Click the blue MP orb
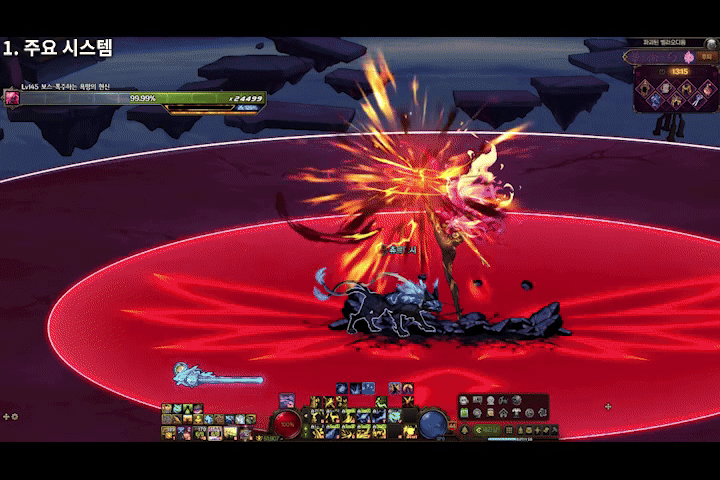Screen dimensions: 720x480 pyautogui.click(x=432, y=423)
